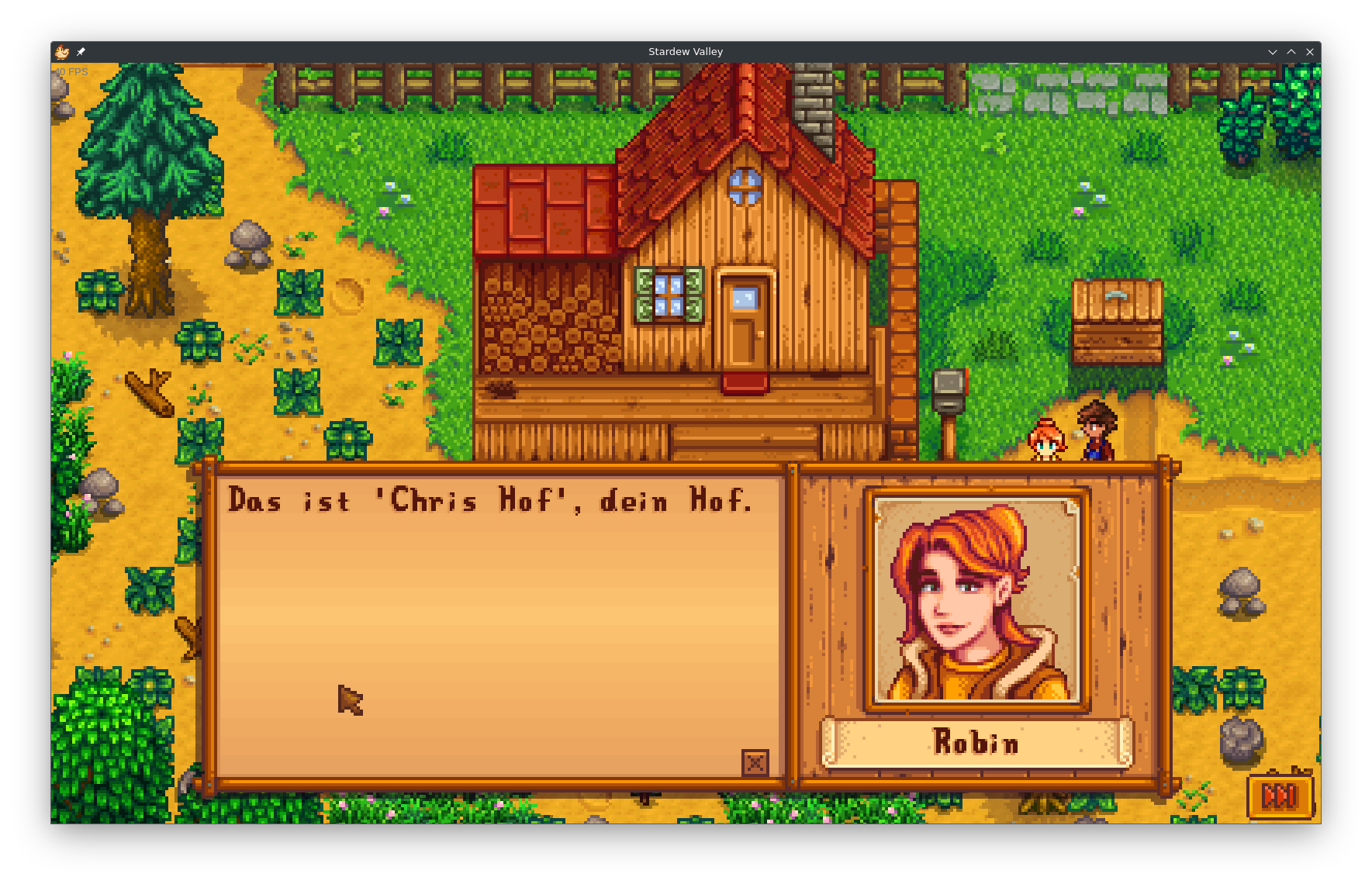
Task: Minimize the Stardew Valley window
Action: pos(1273,52)
